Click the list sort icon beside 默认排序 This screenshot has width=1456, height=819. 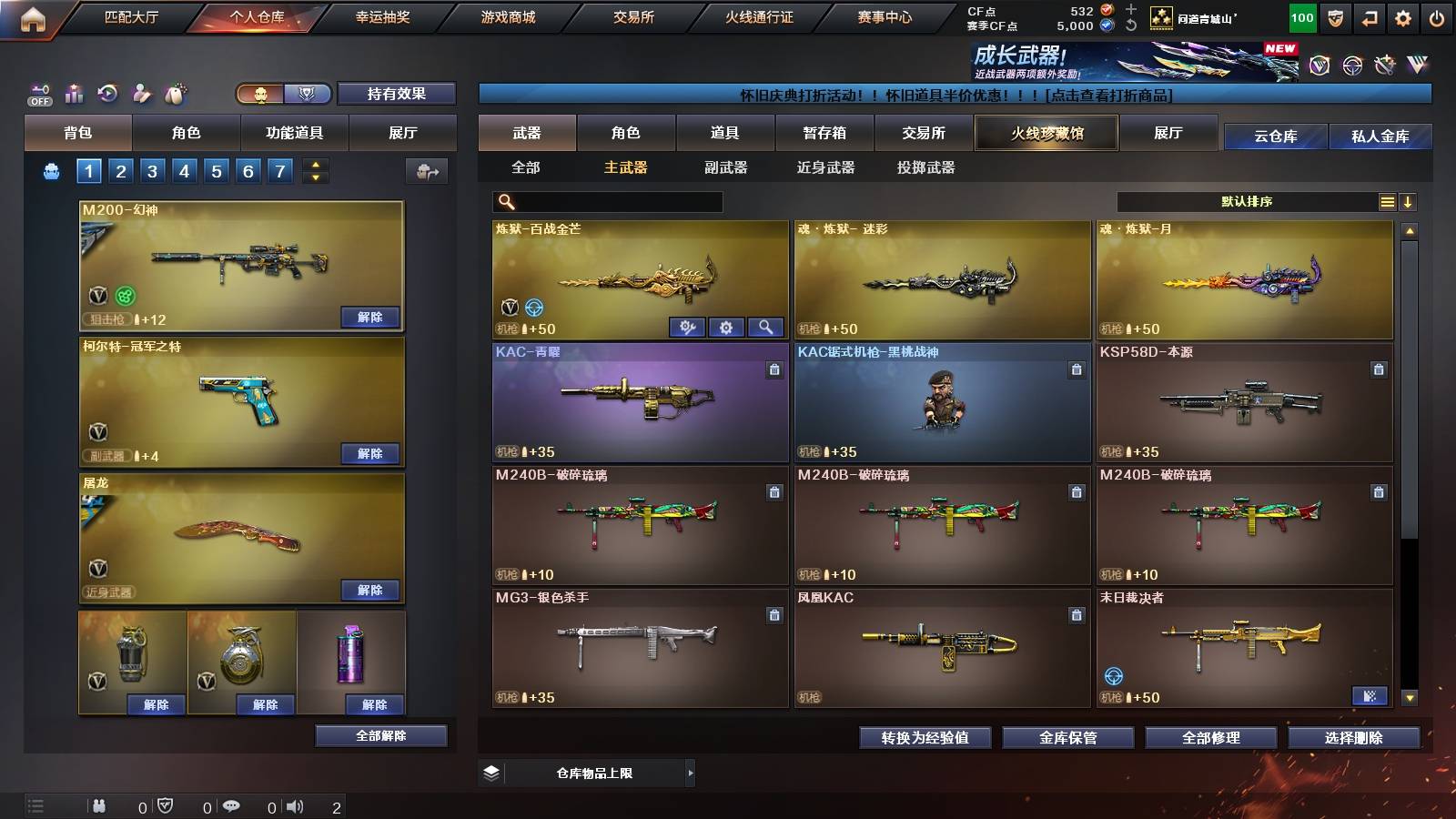tap(1386, 201)
